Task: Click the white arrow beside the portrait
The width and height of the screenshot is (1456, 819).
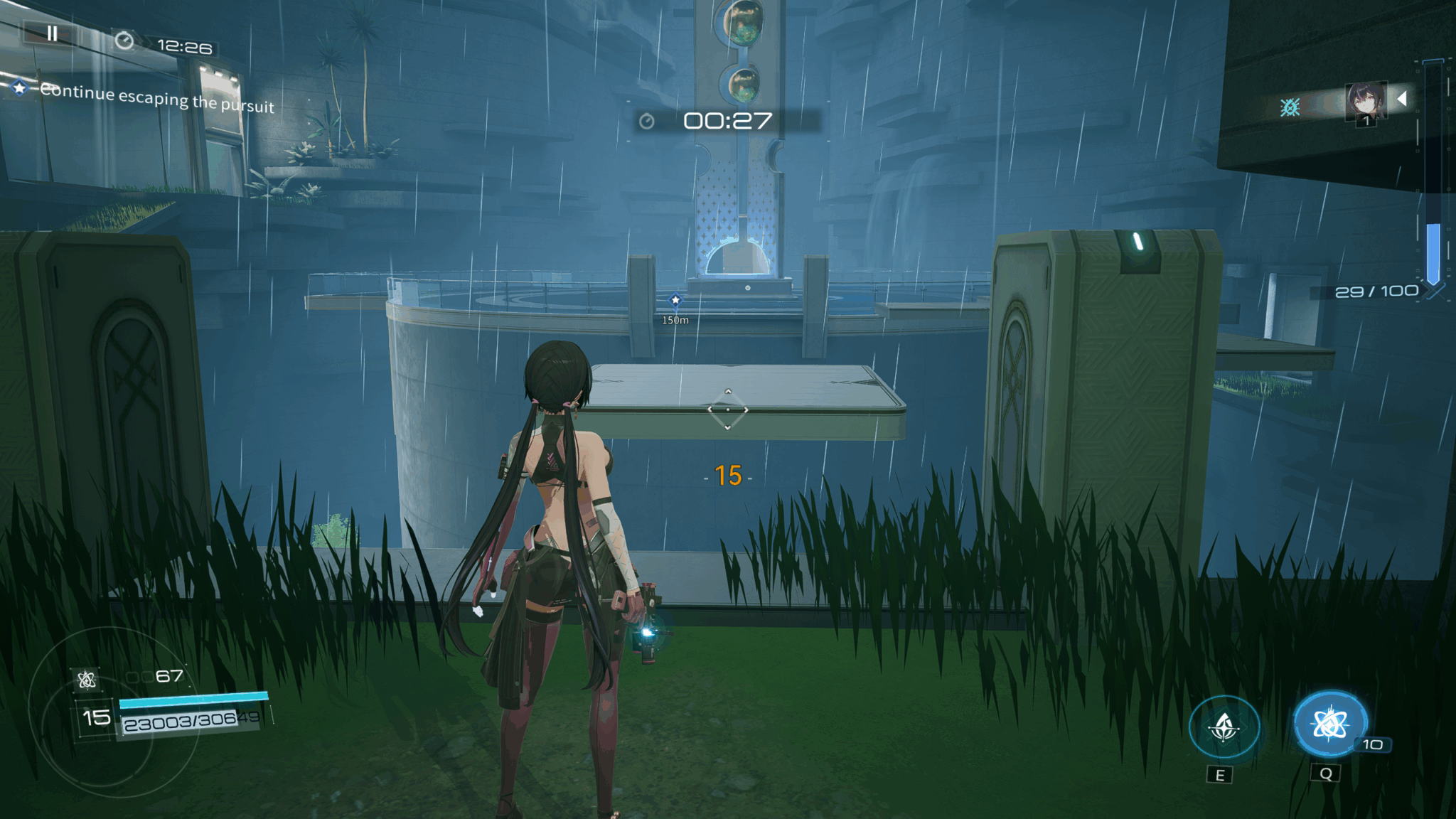Action: [x=1402, y=99]
